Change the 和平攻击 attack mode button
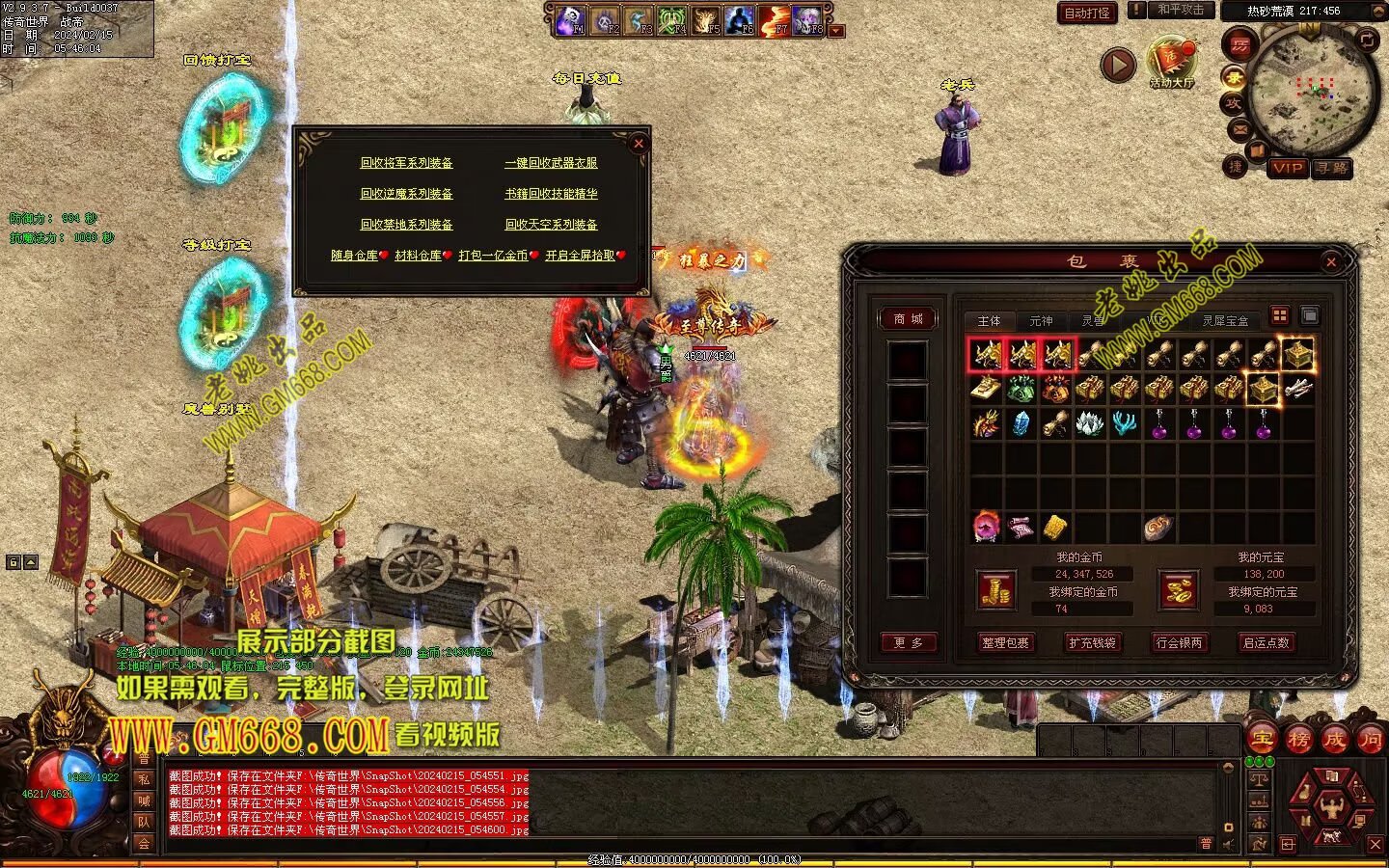 (x=1181, y=10)
